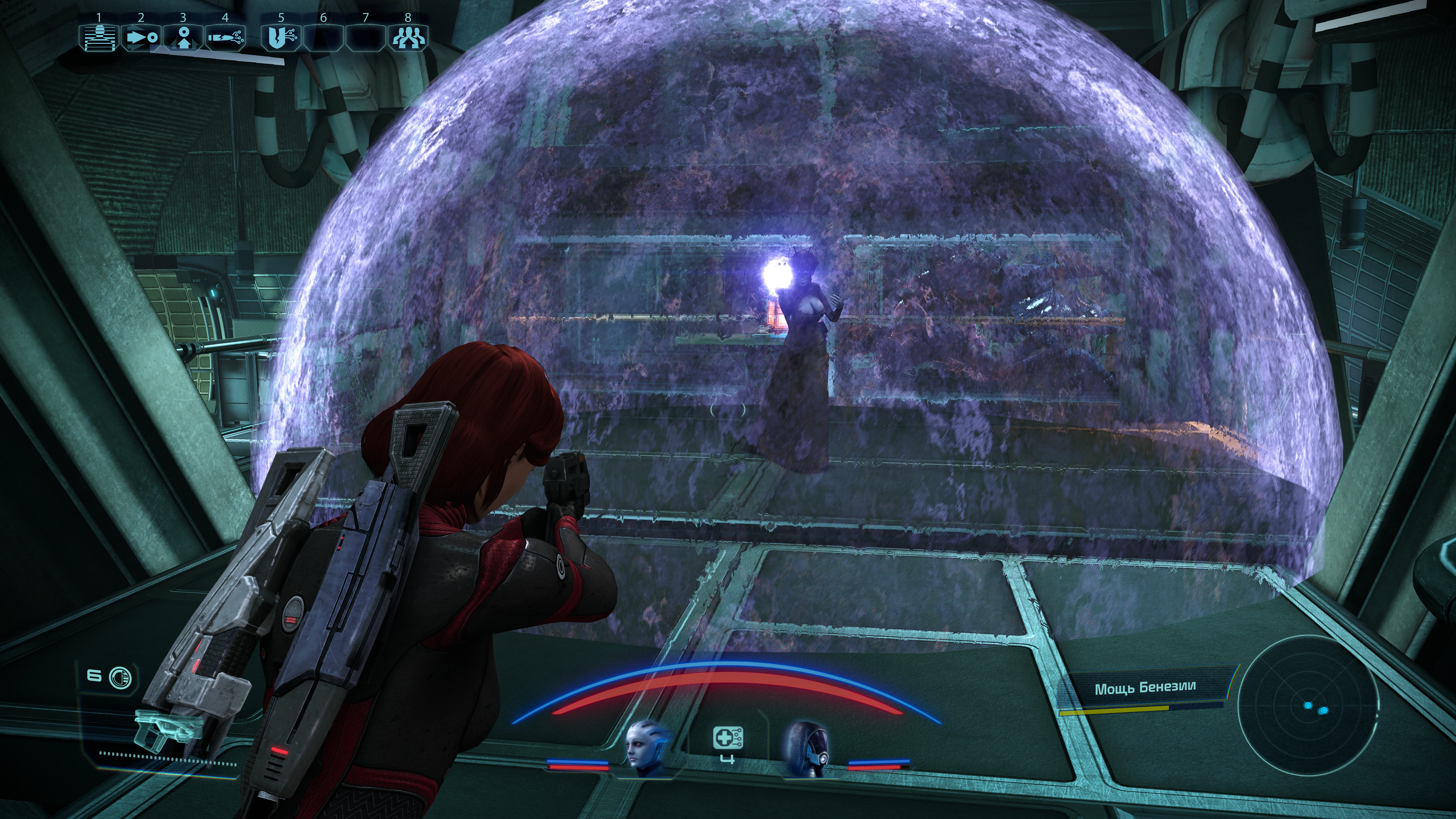
Task: Select the circuit bullet ability in slot 4
Action: click(225, 38)
